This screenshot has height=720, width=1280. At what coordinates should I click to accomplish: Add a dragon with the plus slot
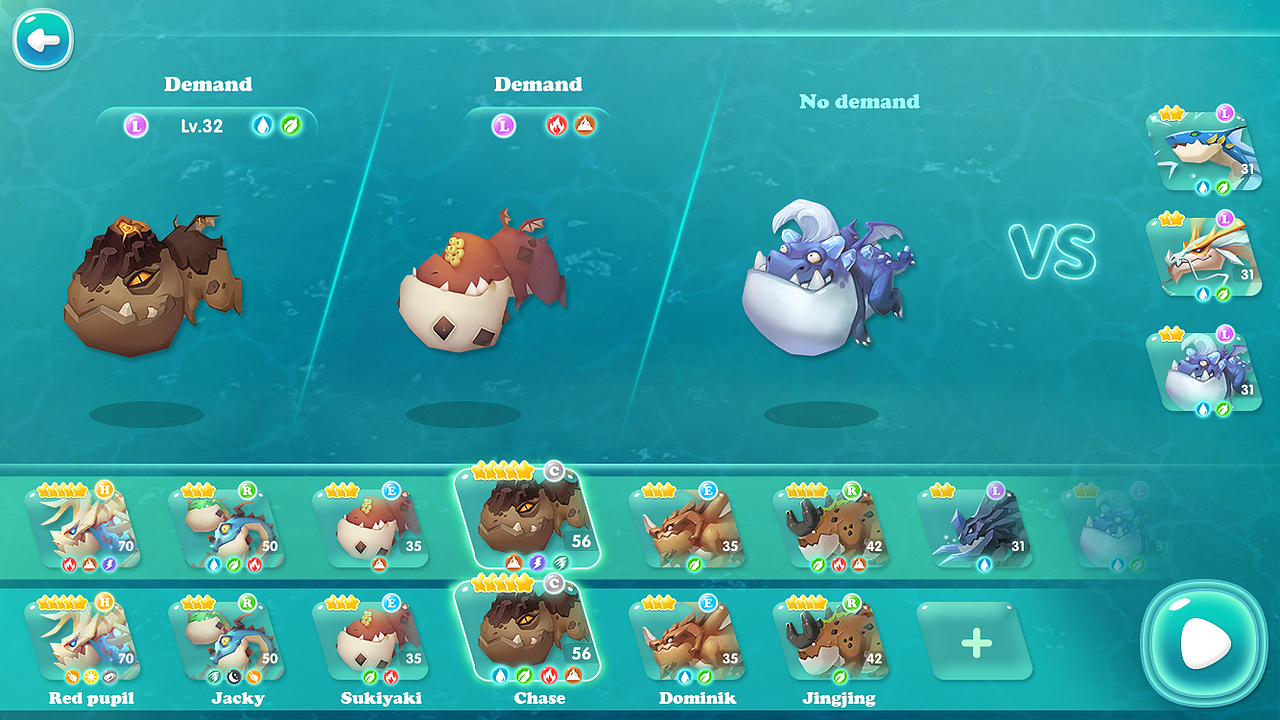pyautogui.click(x=975, y=642)
